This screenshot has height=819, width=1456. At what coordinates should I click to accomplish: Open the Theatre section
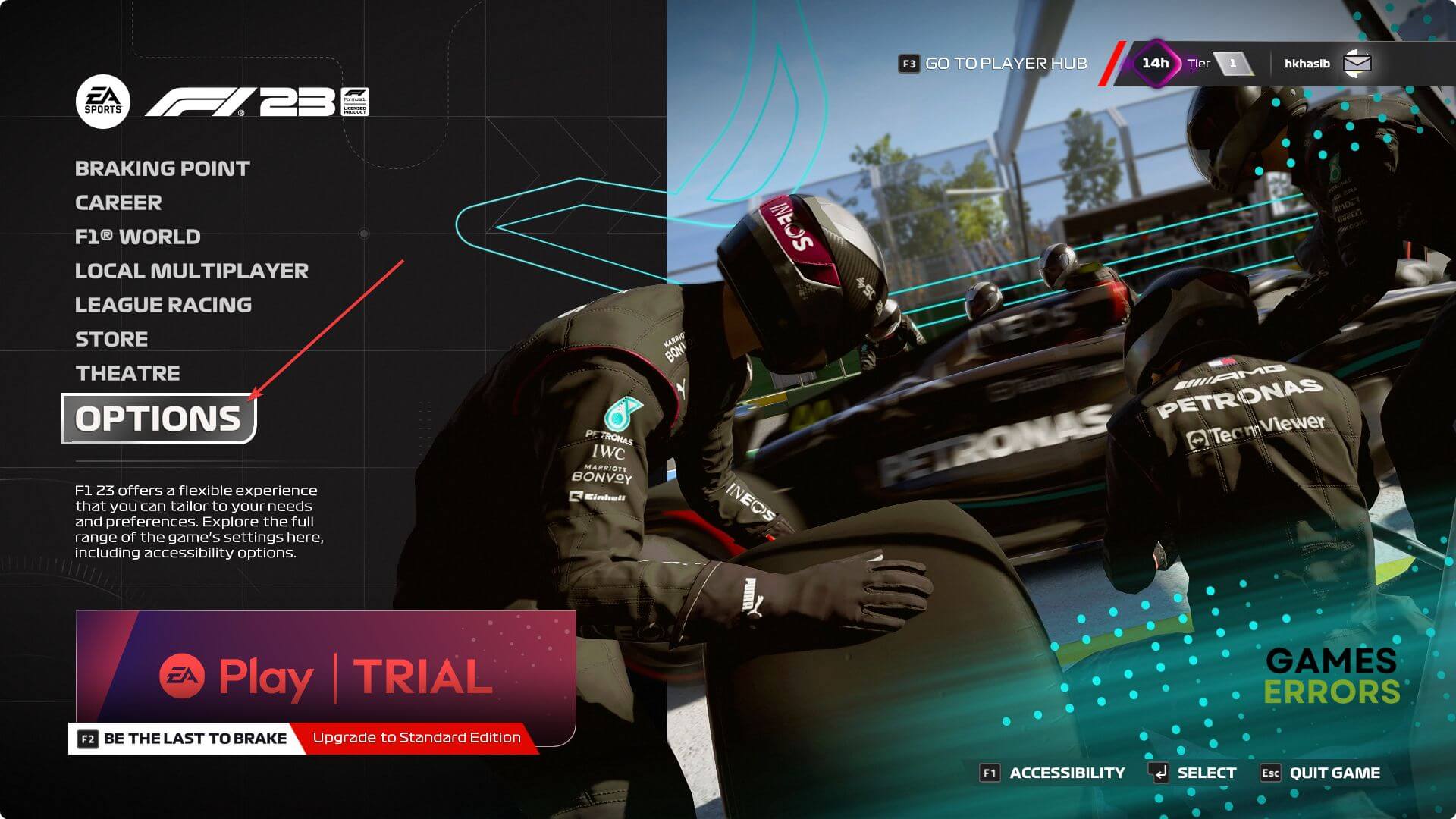tap(127, 373)
